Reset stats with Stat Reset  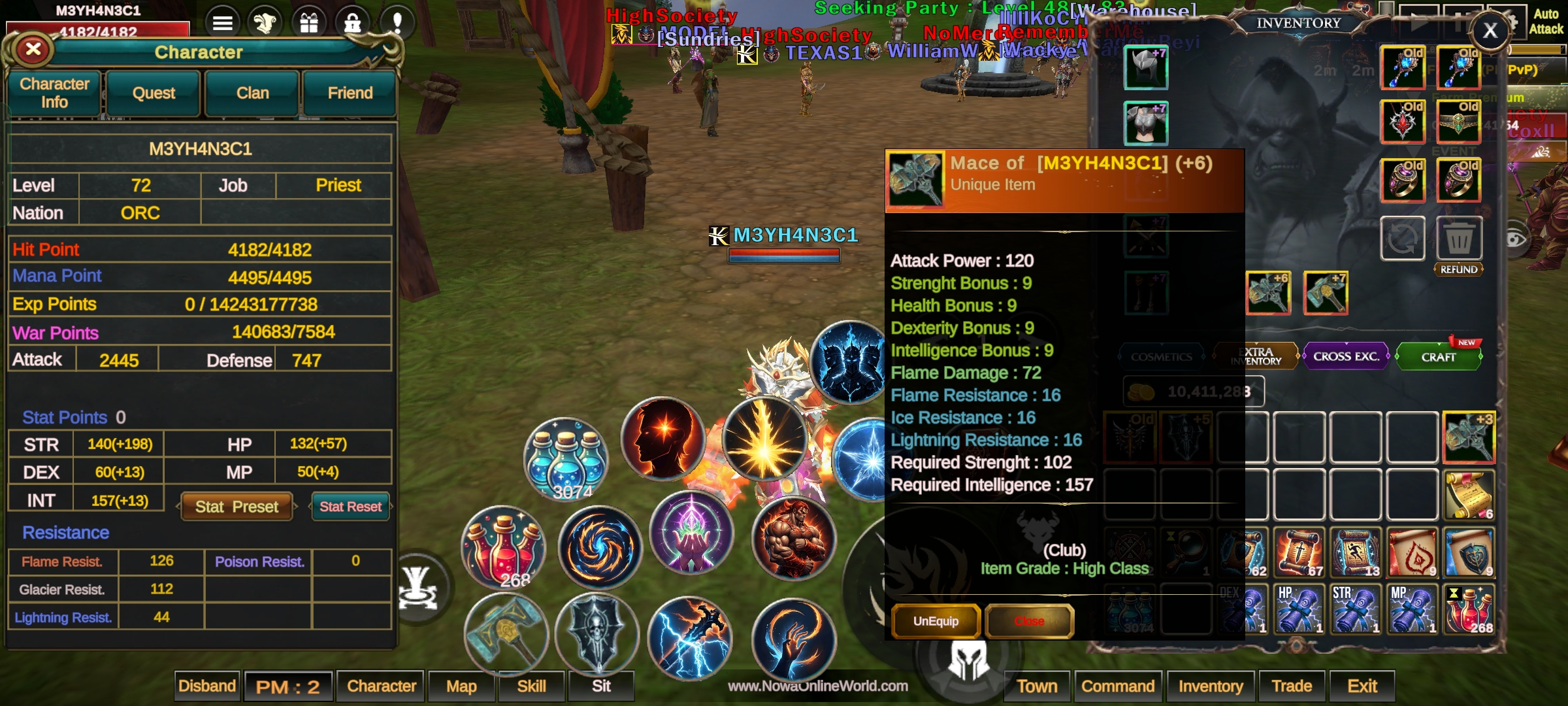(x=350, y=507)
